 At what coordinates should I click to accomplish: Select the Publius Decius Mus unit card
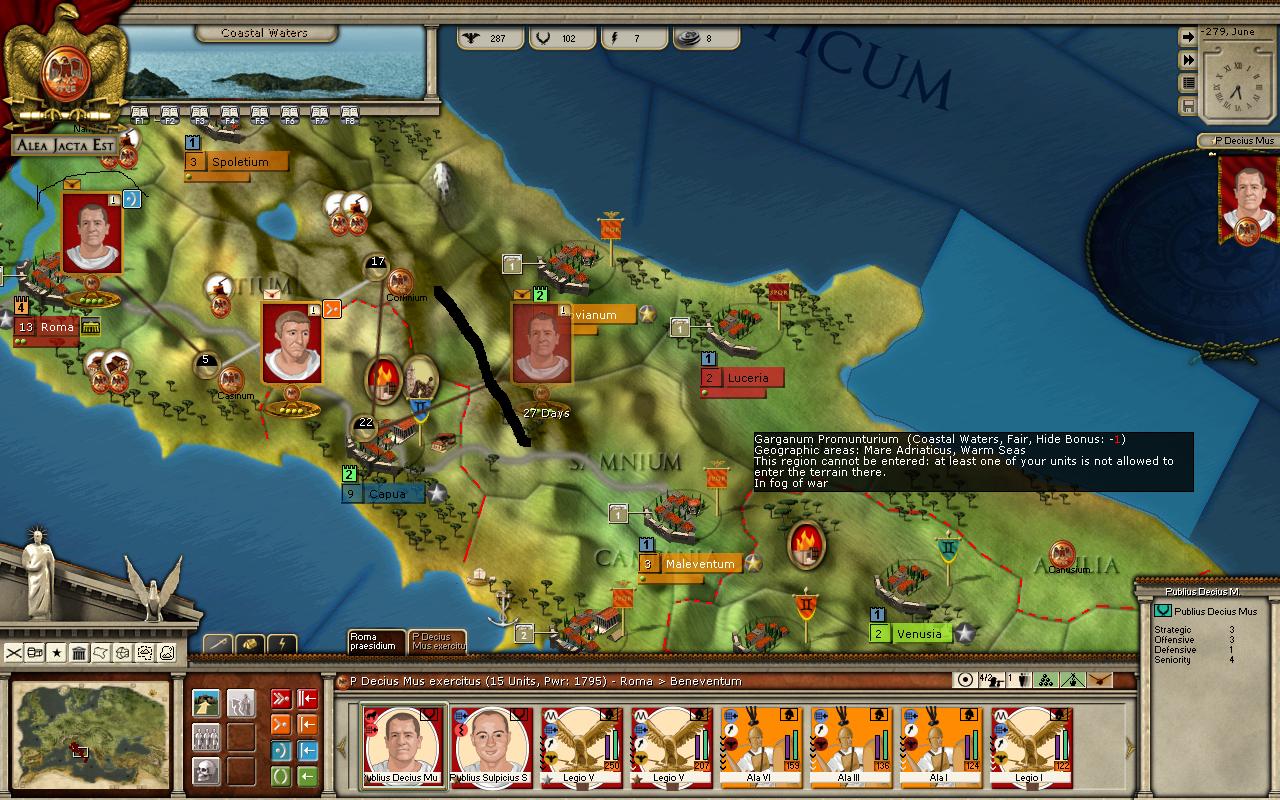(402, 746)
